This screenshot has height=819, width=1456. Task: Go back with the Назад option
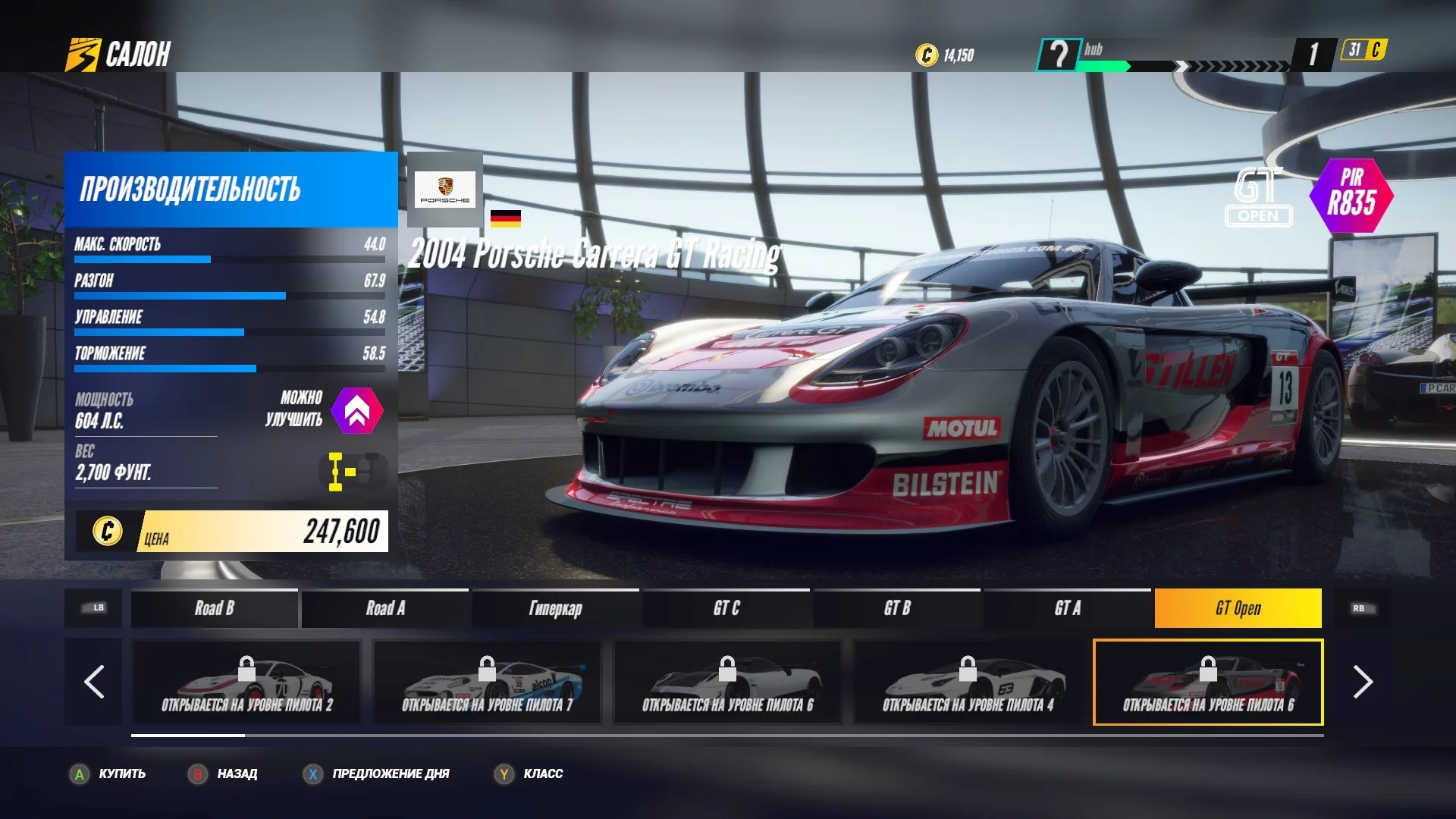(224, 773)
